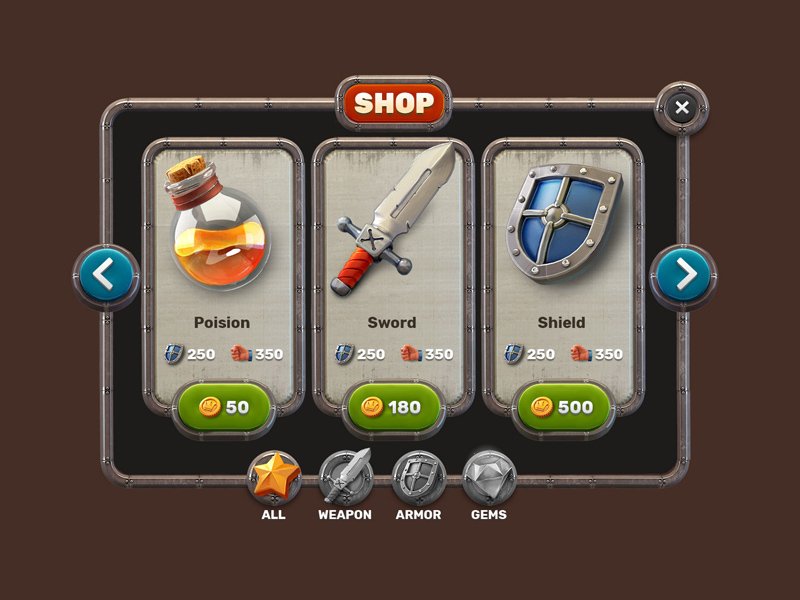Switch to the Gems category tab
The image size is (800, 600).
pyautogui.click(x=489, y=478)
